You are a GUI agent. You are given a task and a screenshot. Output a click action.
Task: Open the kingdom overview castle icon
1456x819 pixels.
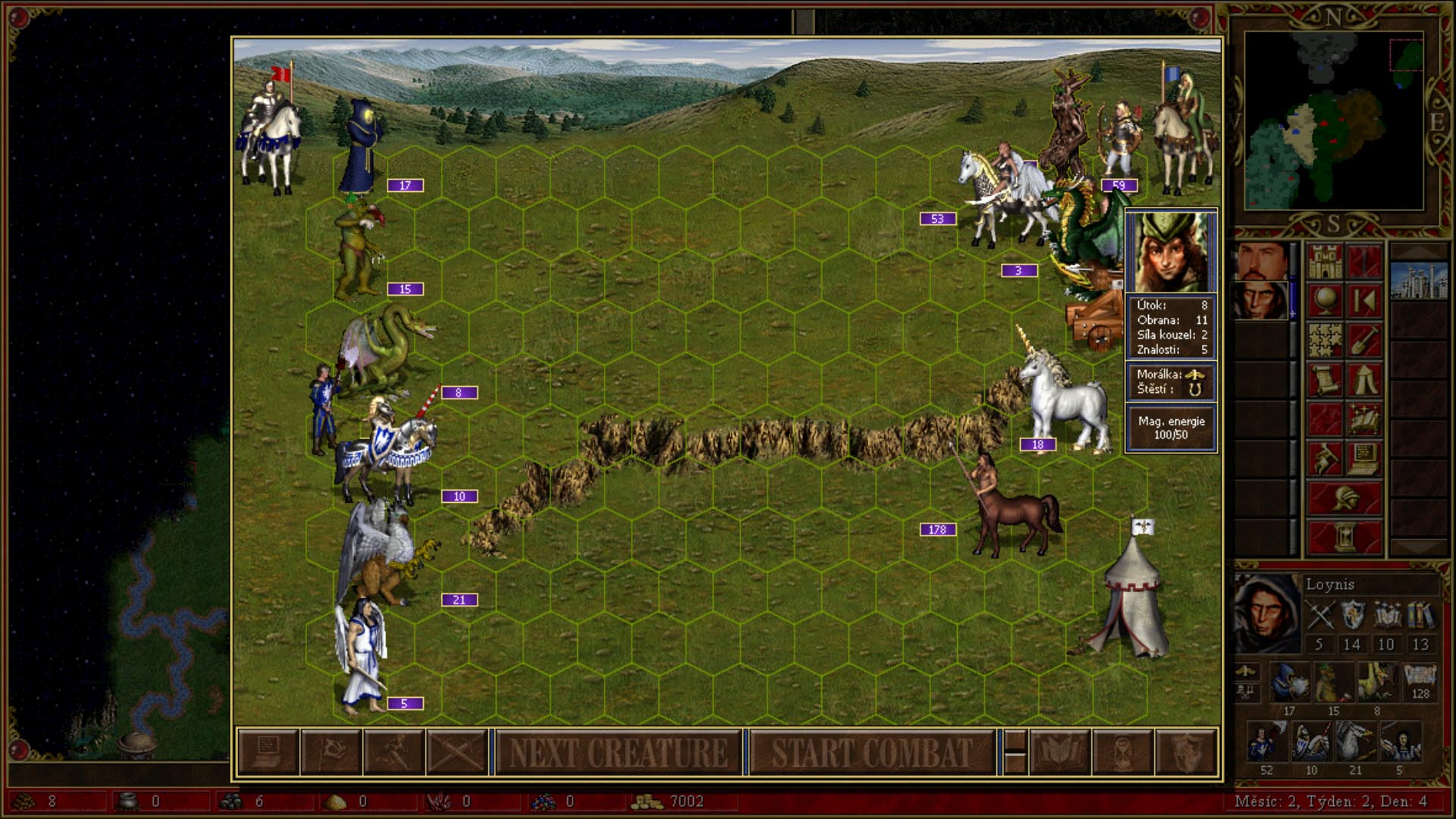pyautogui.click(x=1325, y=262)
